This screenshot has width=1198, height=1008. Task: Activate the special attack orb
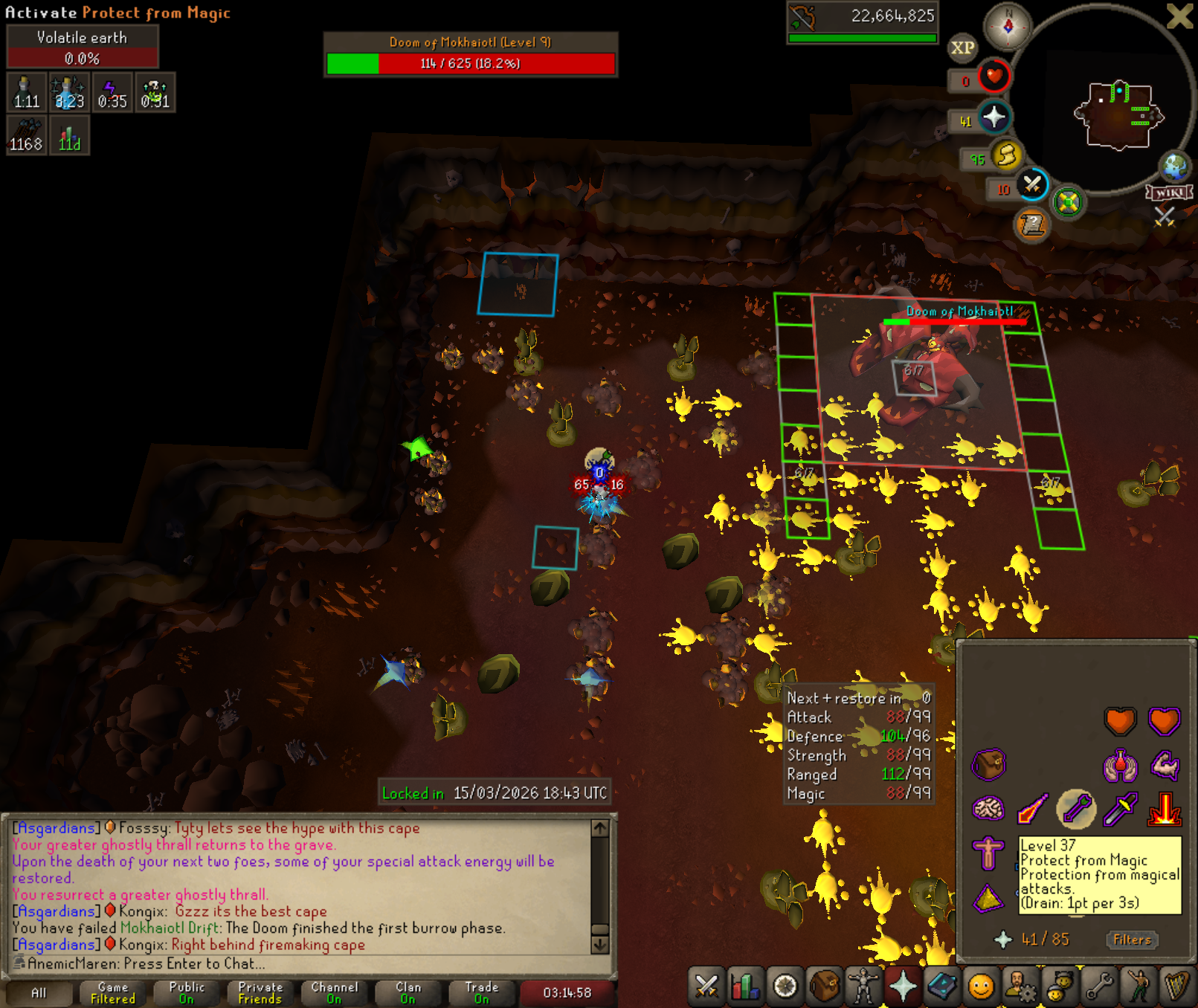click(1032, 184)
